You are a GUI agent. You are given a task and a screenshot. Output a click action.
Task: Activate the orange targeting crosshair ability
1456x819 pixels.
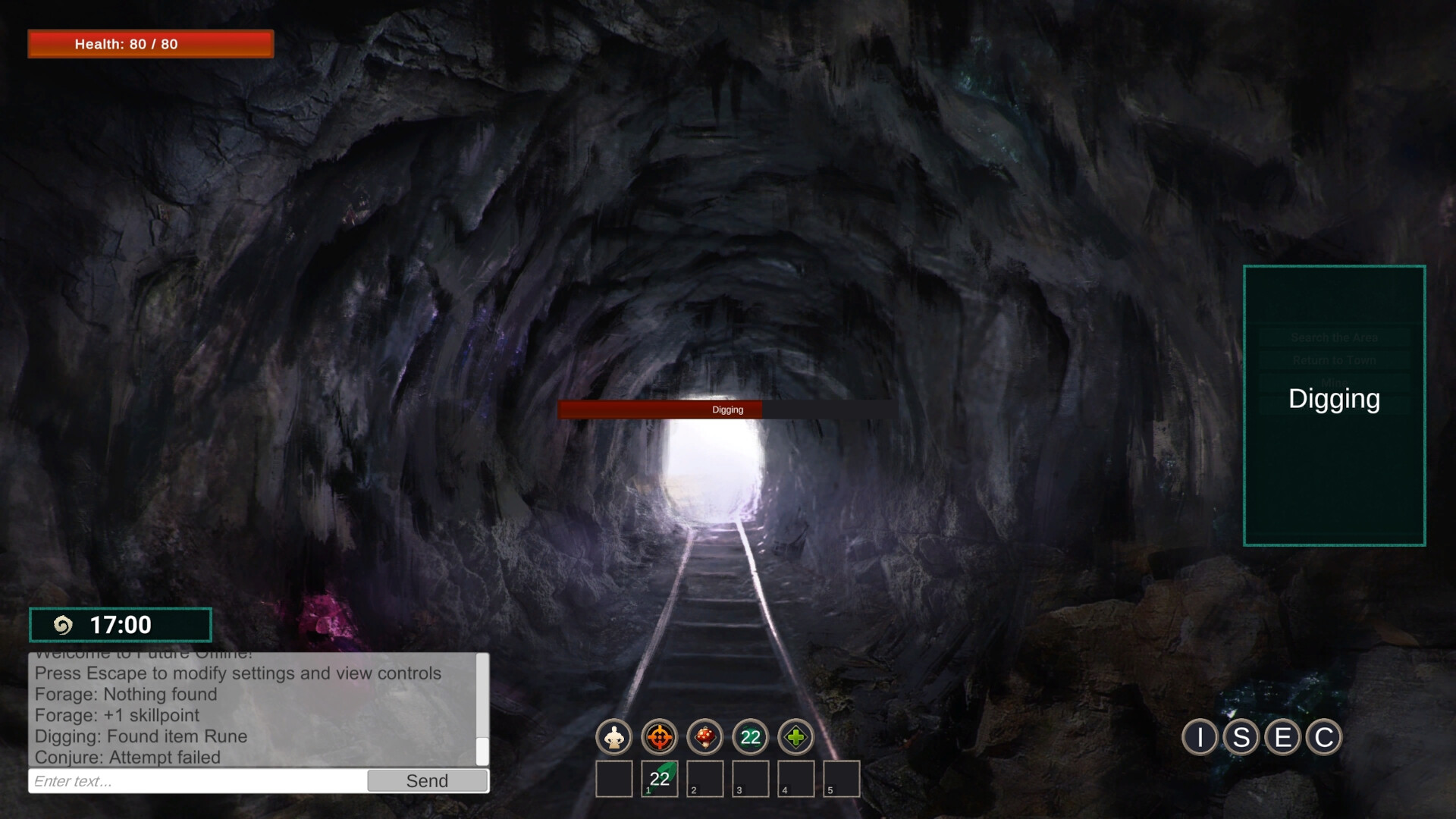pos(660,736)
